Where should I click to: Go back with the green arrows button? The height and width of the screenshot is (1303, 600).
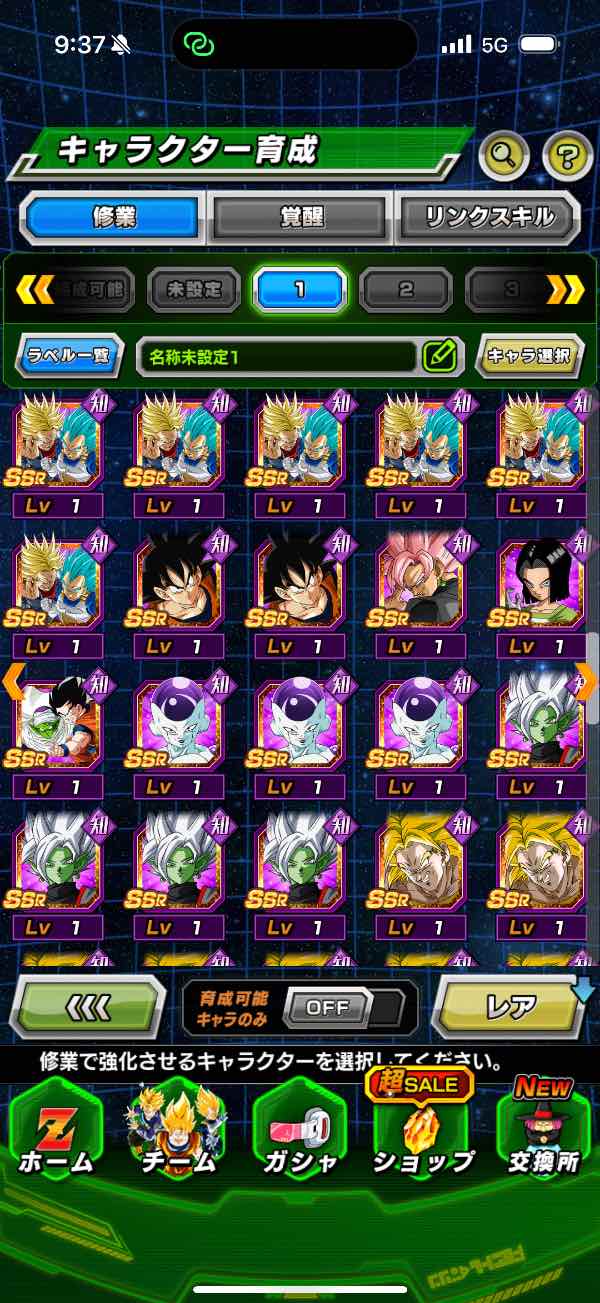87,1006
